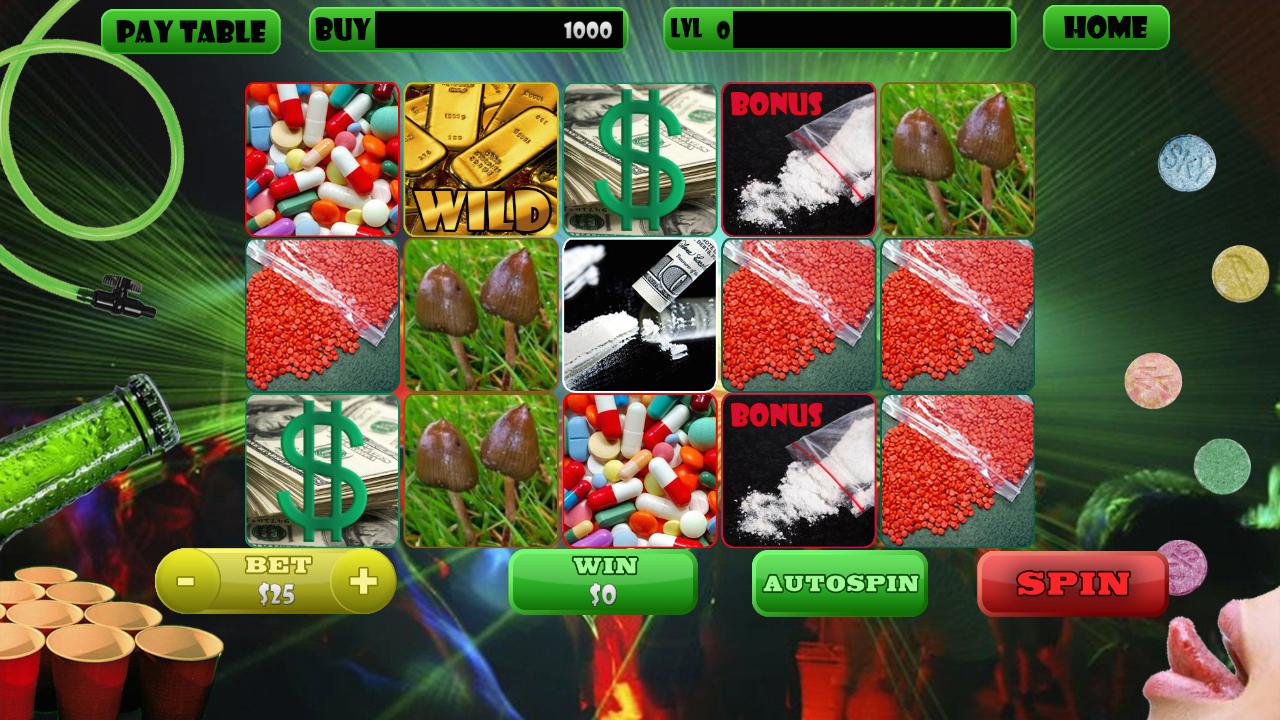Click the BONUS symbol in the bottom row

(798, 470)
